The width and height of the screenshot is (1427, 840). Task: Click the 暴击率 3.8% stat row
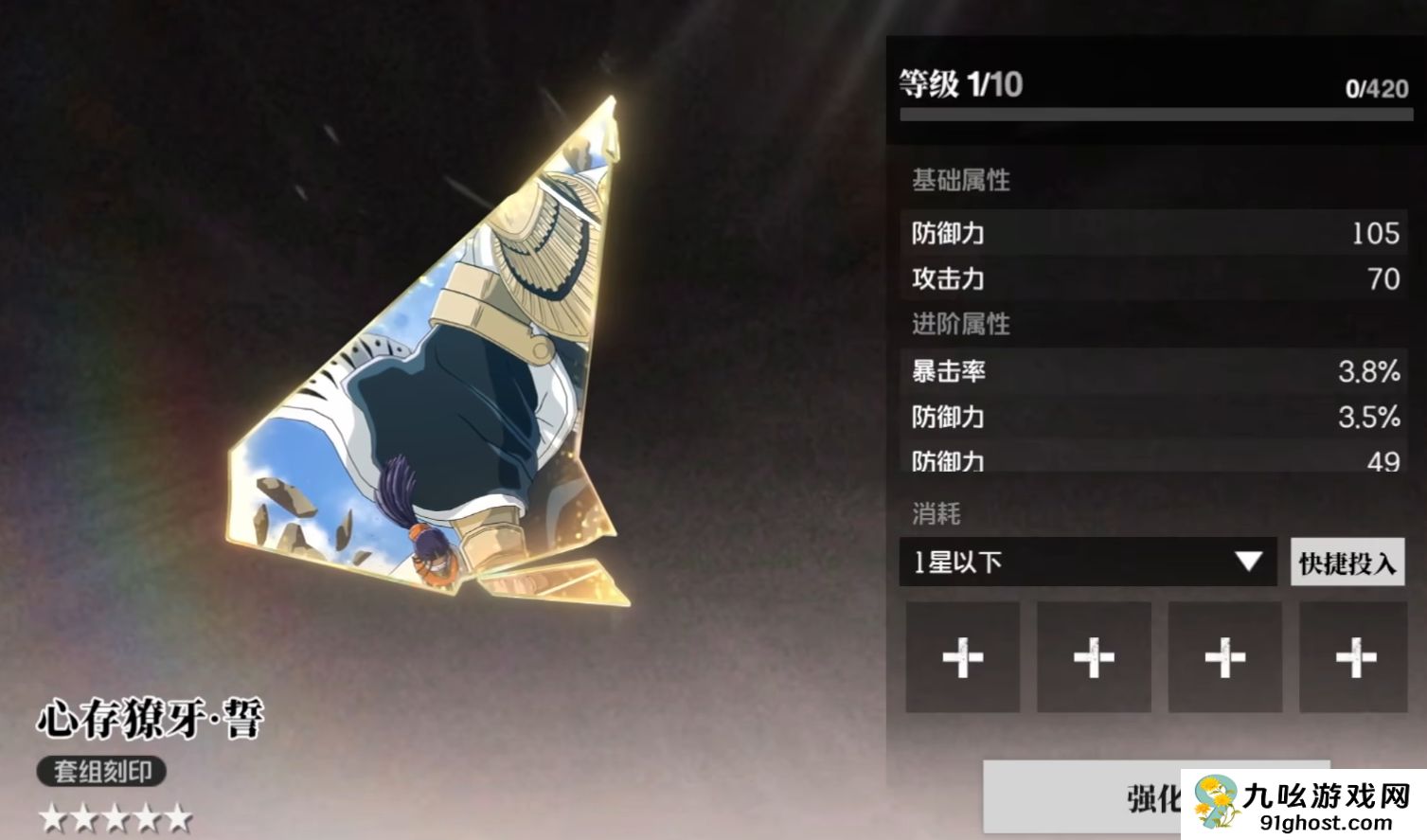1151,373
